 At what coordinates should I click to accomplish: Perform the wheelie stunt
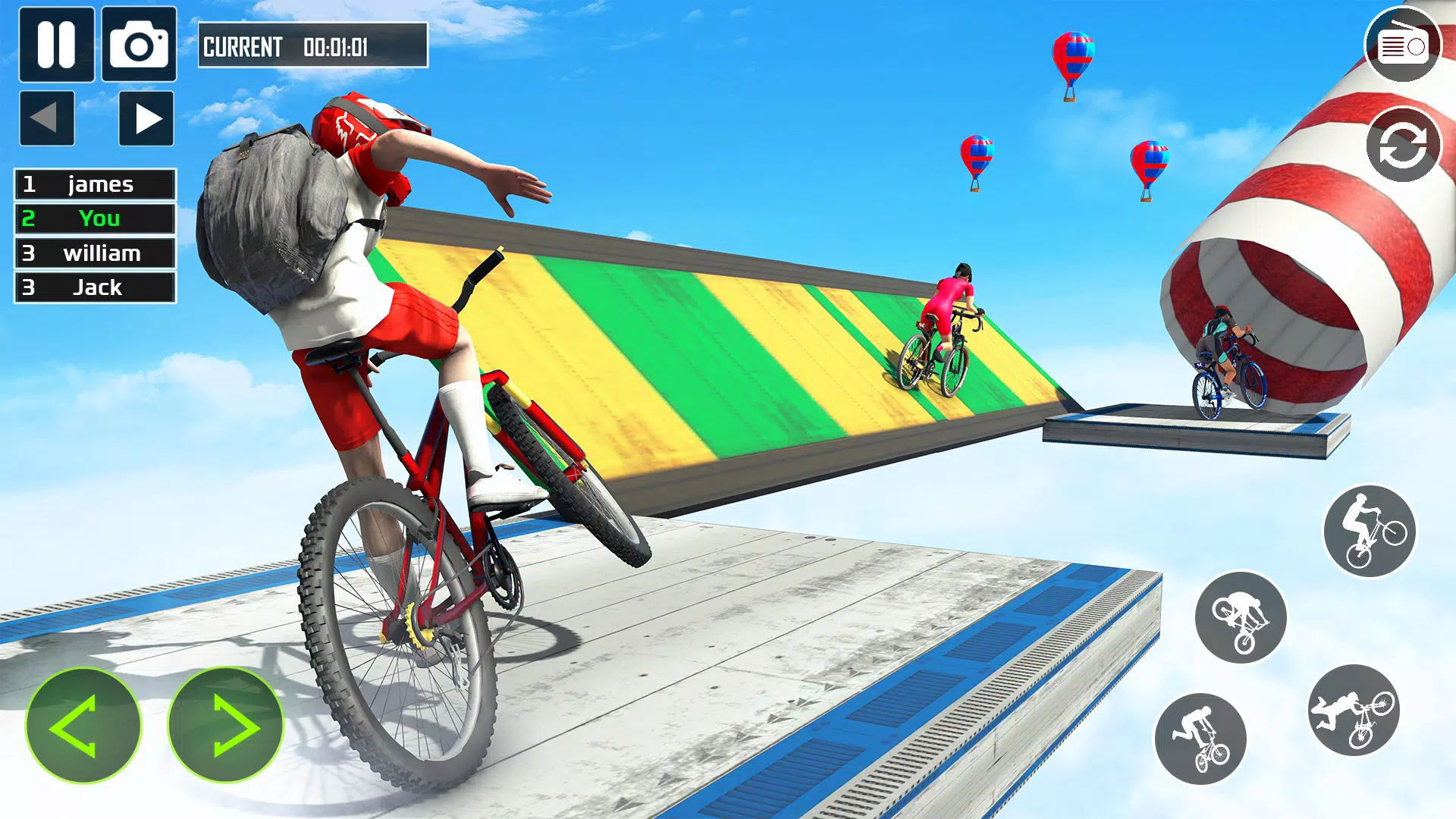pyautogui.click(x=1370, y=531)
